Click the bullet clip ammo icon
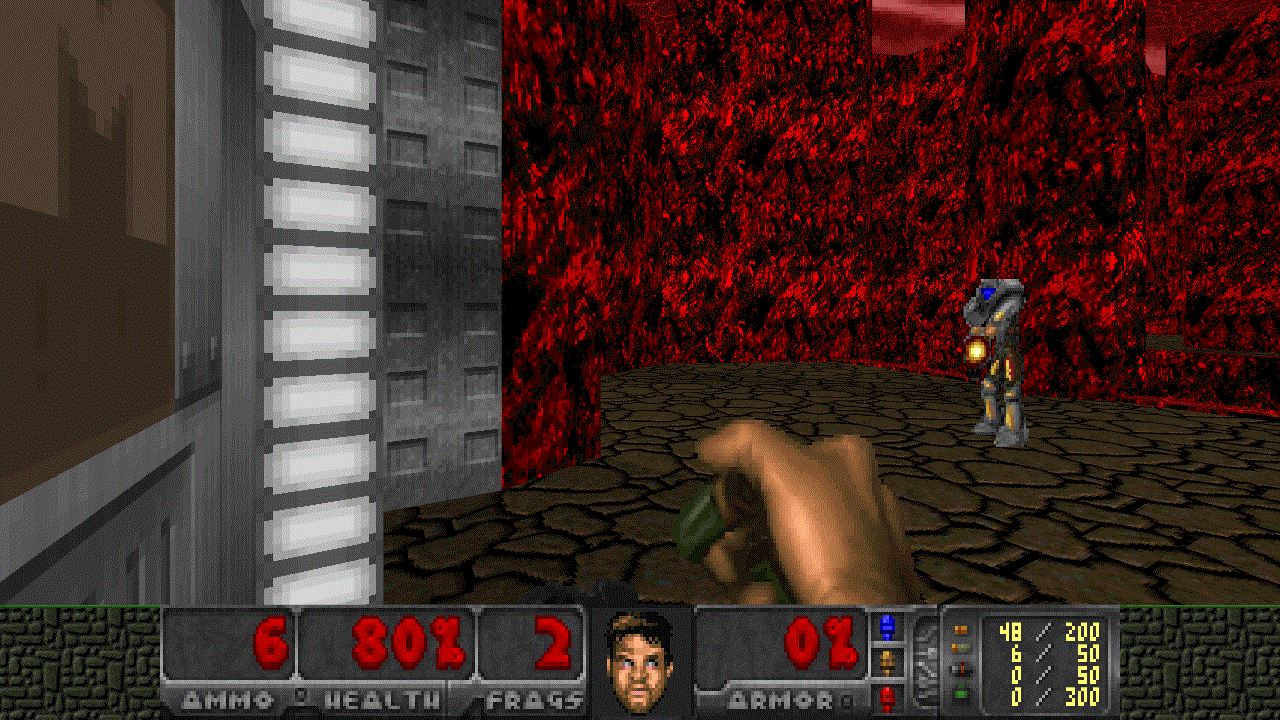 click(x=961, y=631)
